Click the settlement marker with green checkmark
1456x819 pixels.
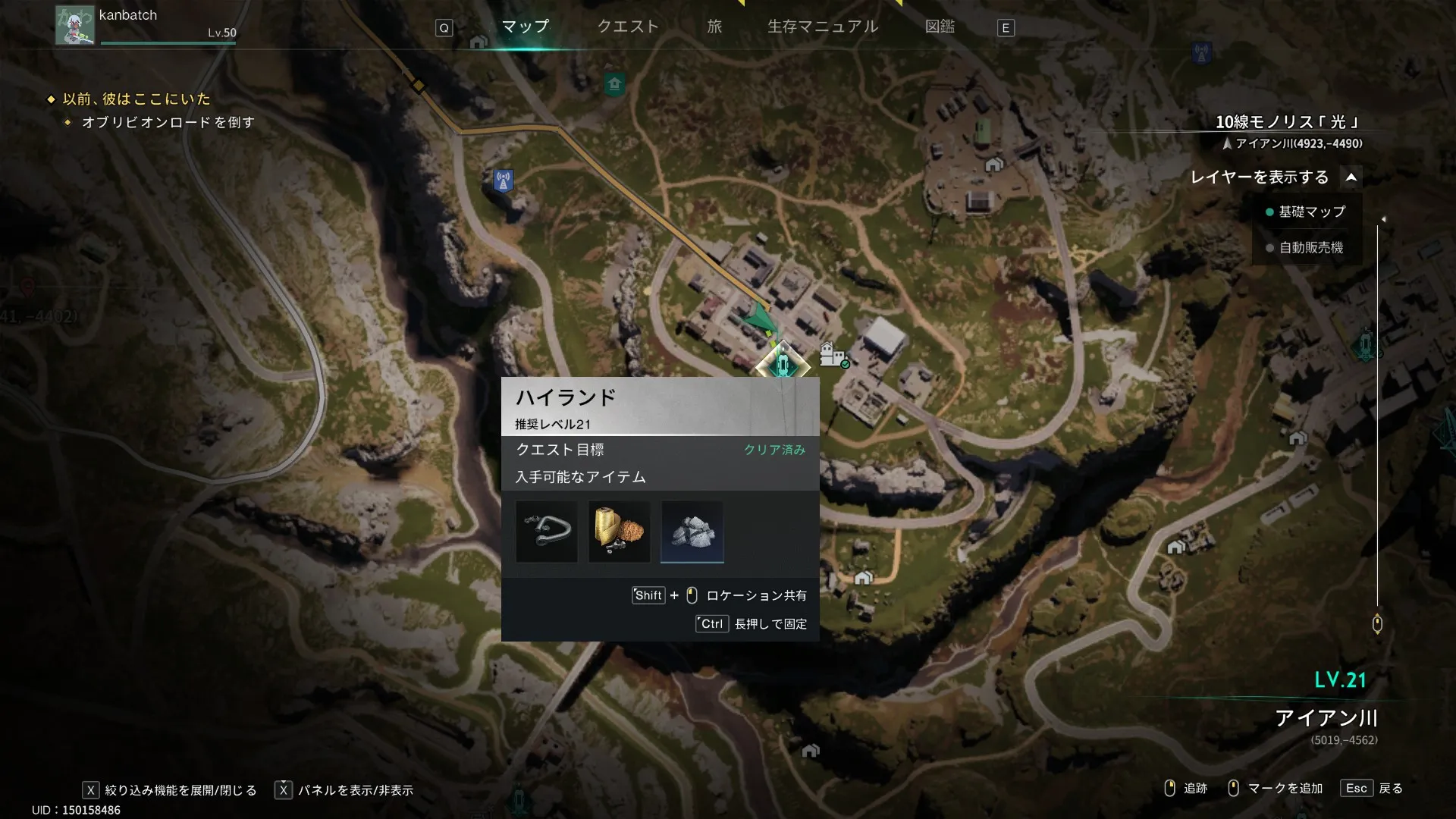click(x=833, y=355)
